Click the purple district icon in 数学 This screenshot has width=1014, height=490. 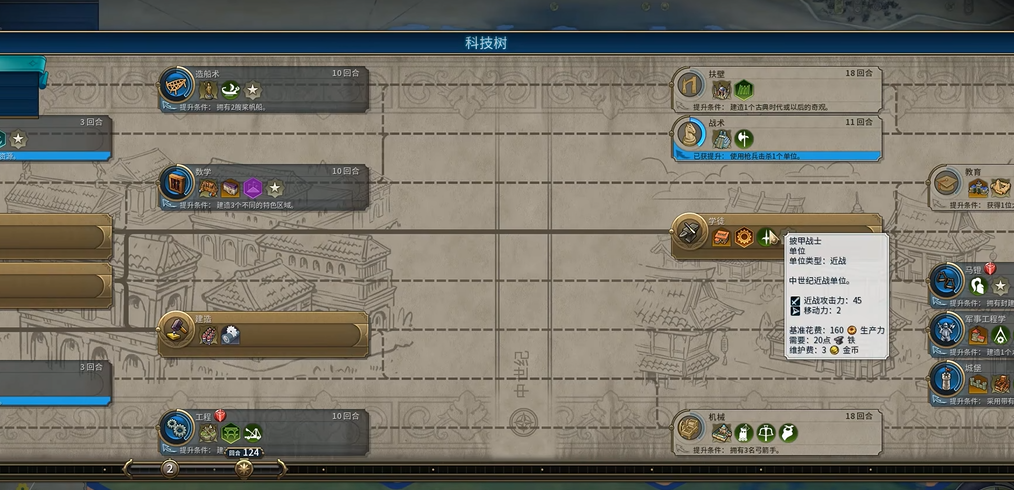click(253, 188)
